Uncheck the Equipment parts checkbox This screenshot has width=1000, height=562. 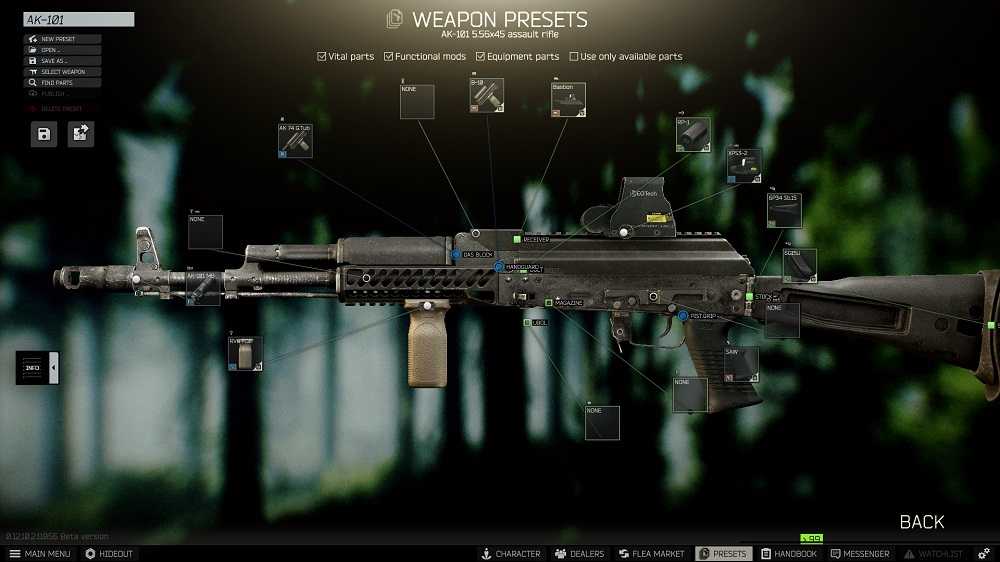click(x=480, y=57)
